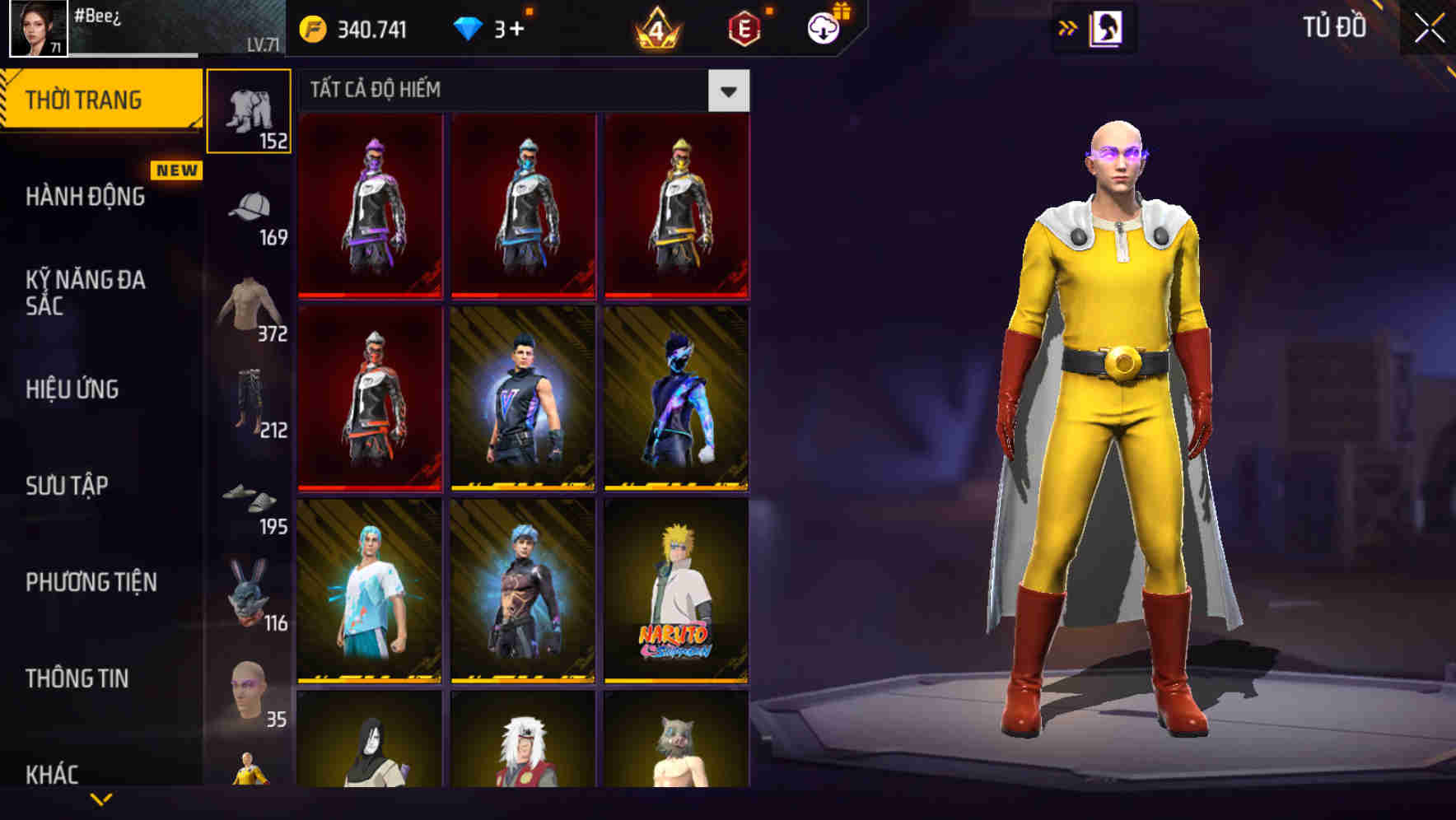Switch to the HÀNH ĐỘNG tab
1456x820 pixels.
pyautogui.click(x=86, y=198)
